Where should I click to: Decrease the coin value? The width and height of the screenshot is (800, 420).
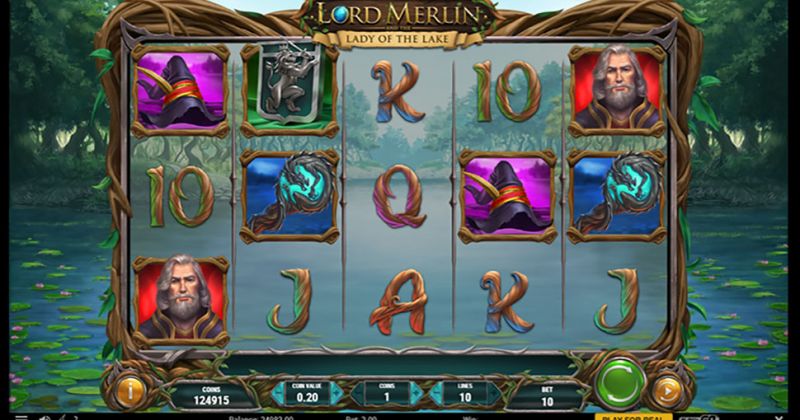pyautogui.click(x=275, y=394)
